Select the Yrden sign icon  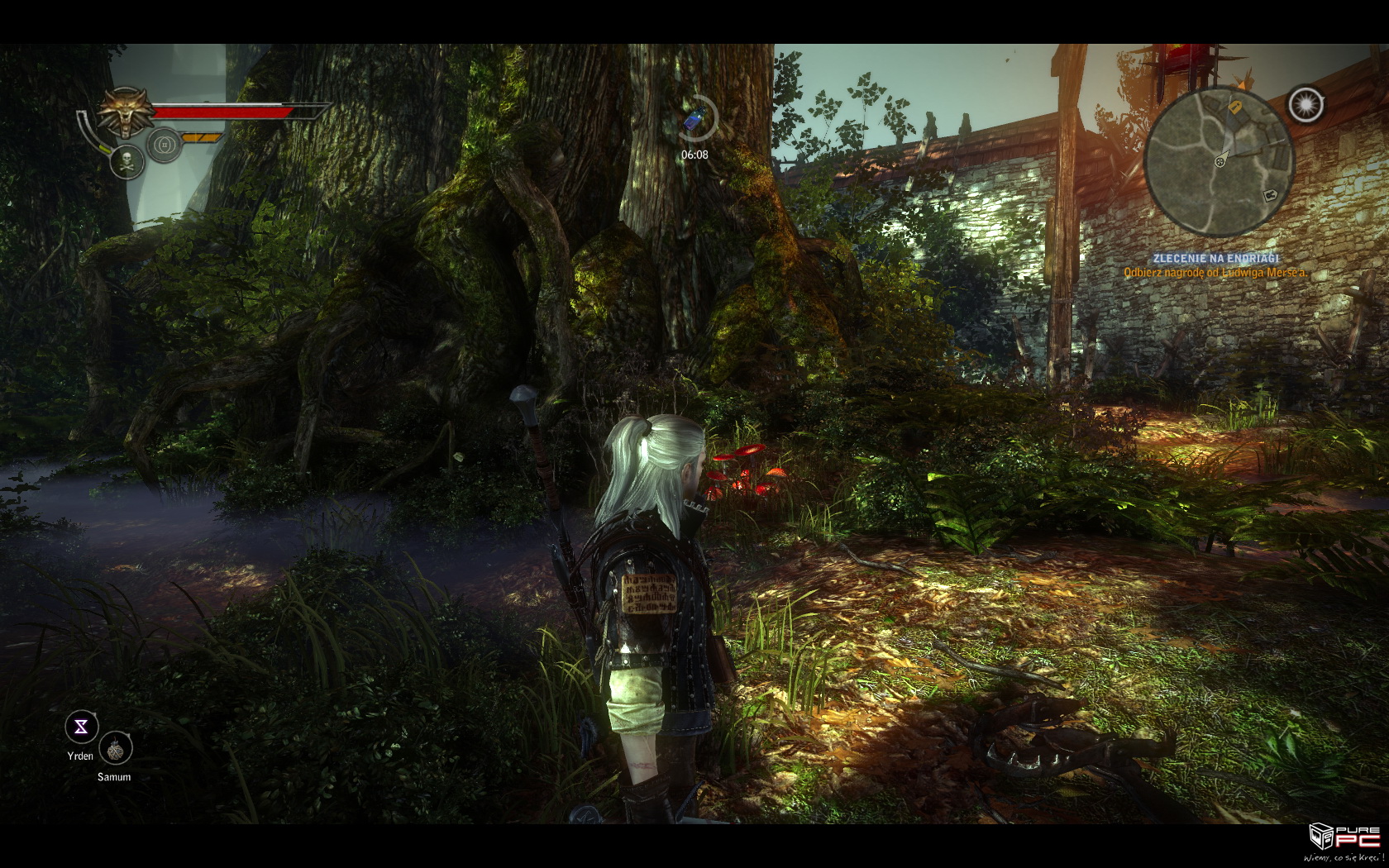coord(82,727)
